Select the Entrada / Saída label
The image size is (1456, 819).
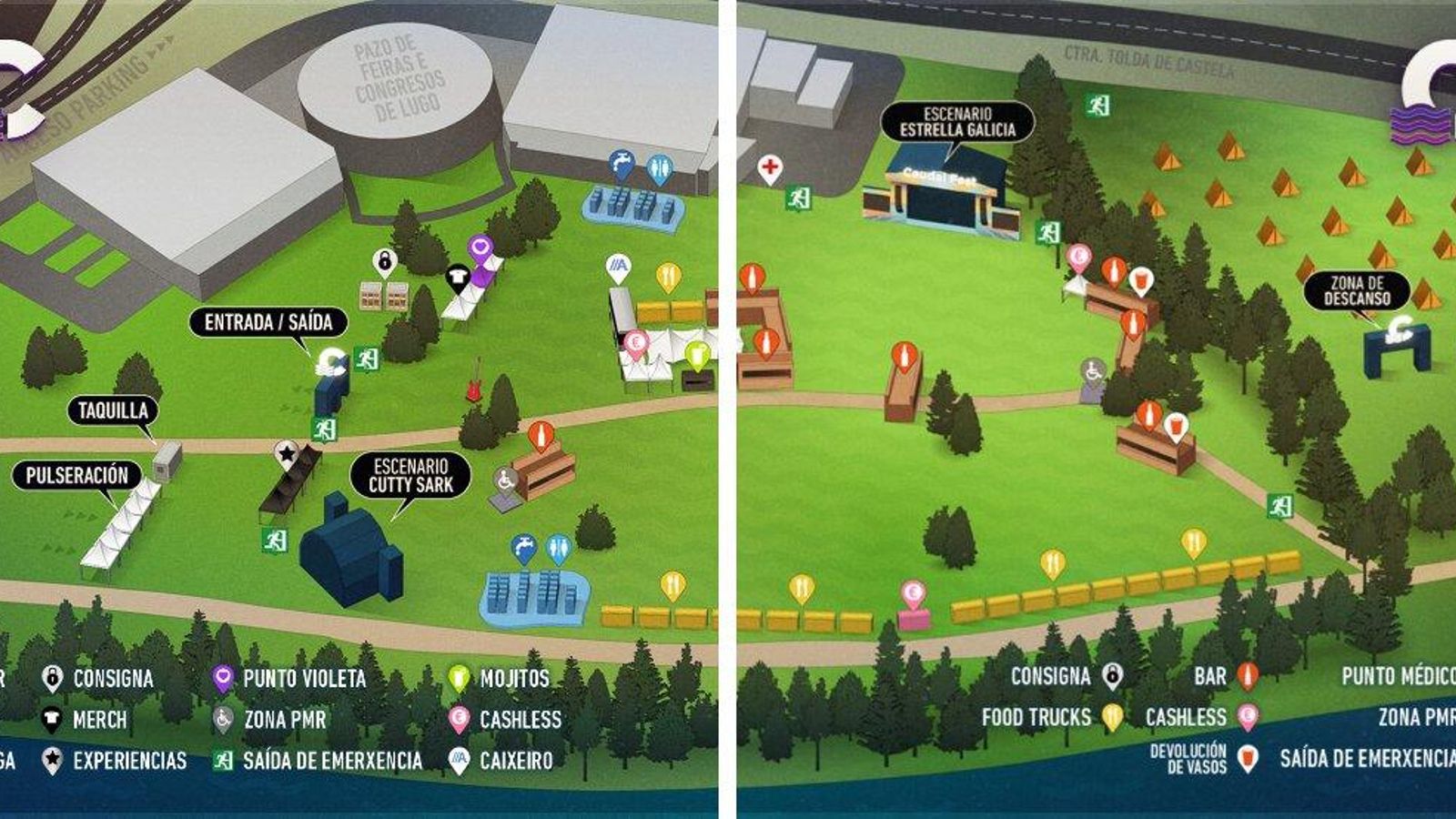pyautogui.click(x=268, y=322)
